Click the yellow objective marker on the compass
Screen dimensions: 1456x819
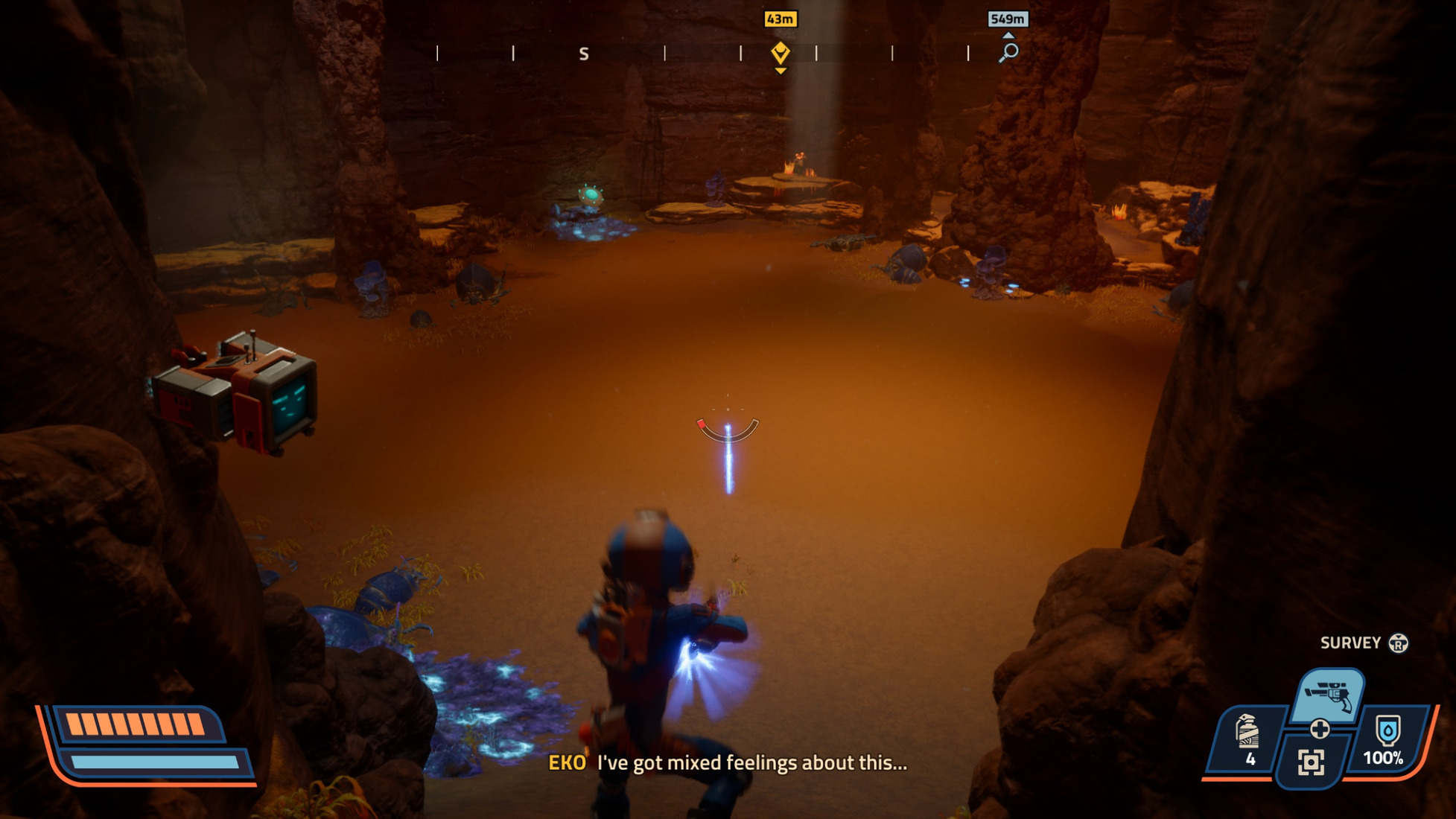780,53
